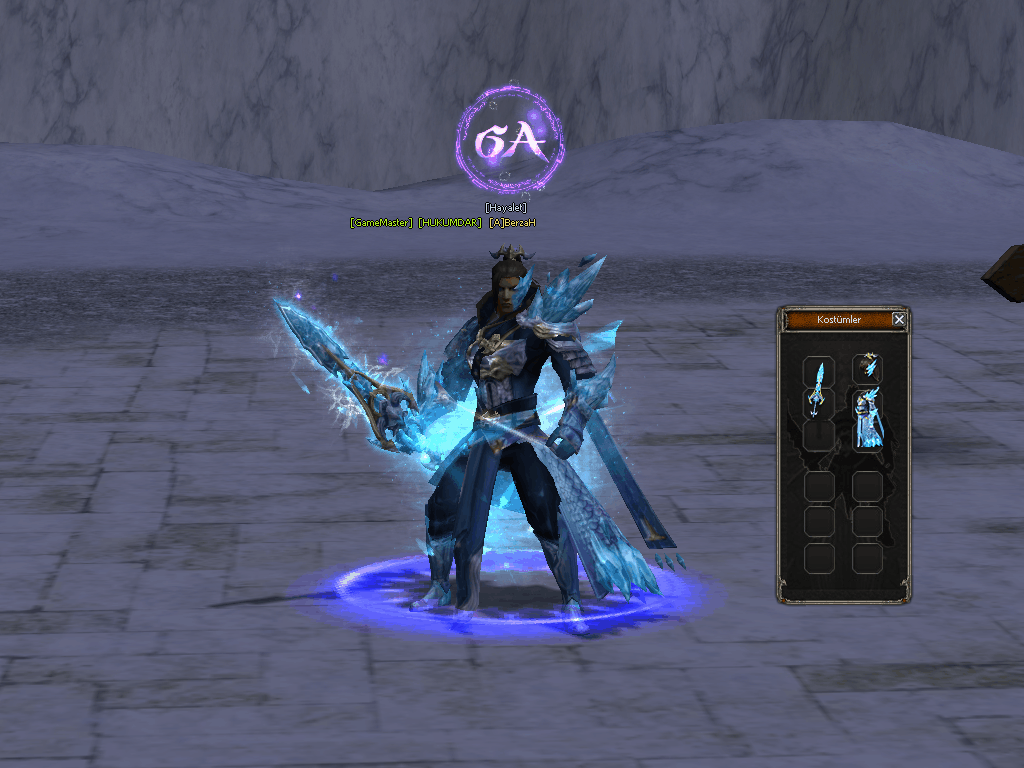Select the ice hairstyle costume slot
This screenshot has height=768, width=1024.
pyautogui.click(x=867, y=366)
